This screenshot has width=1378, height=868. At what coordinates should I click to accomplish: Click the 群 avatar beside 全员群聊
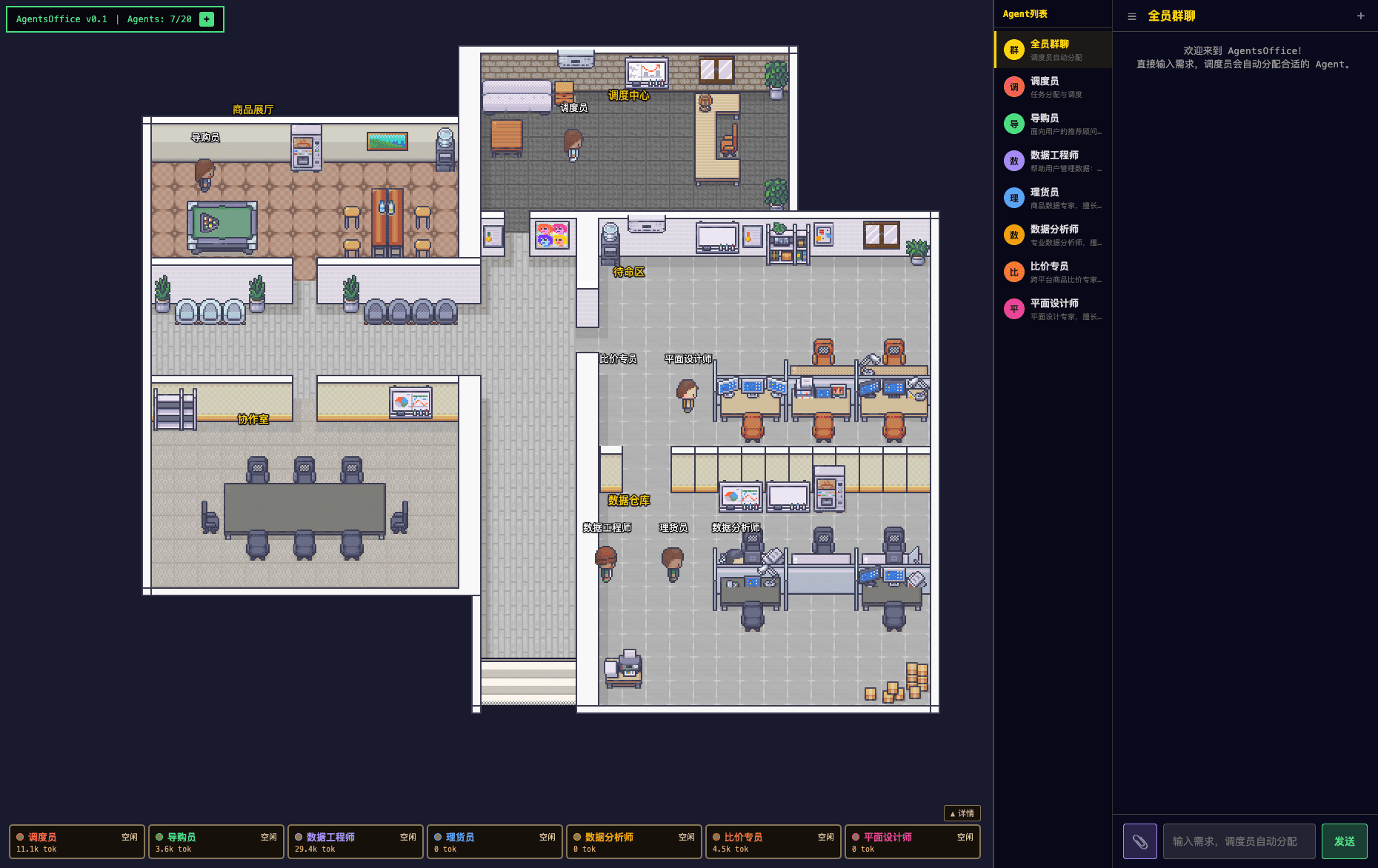[1013, 49]
